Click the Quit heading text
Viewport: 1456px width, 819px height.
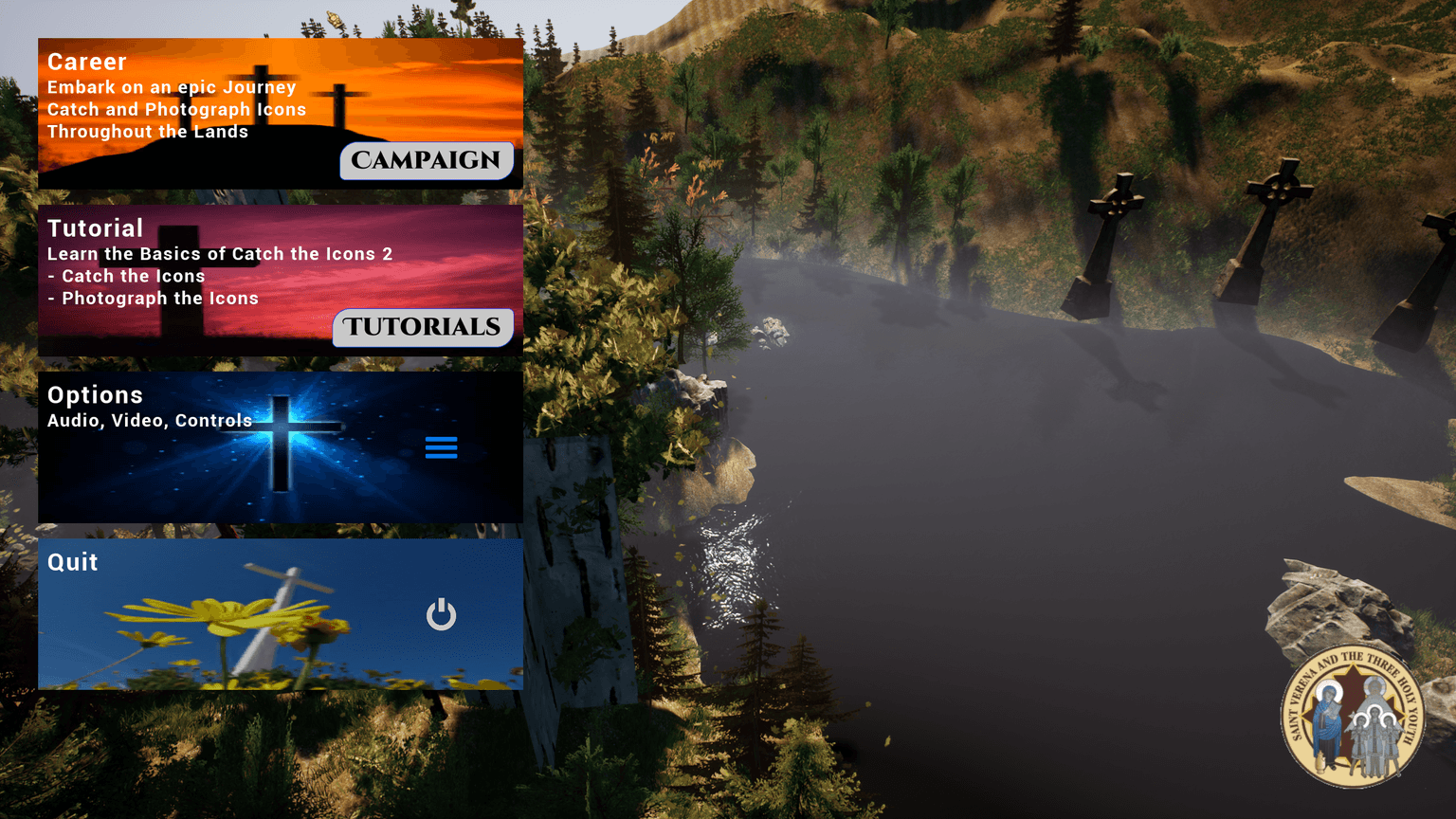point(73,562)
